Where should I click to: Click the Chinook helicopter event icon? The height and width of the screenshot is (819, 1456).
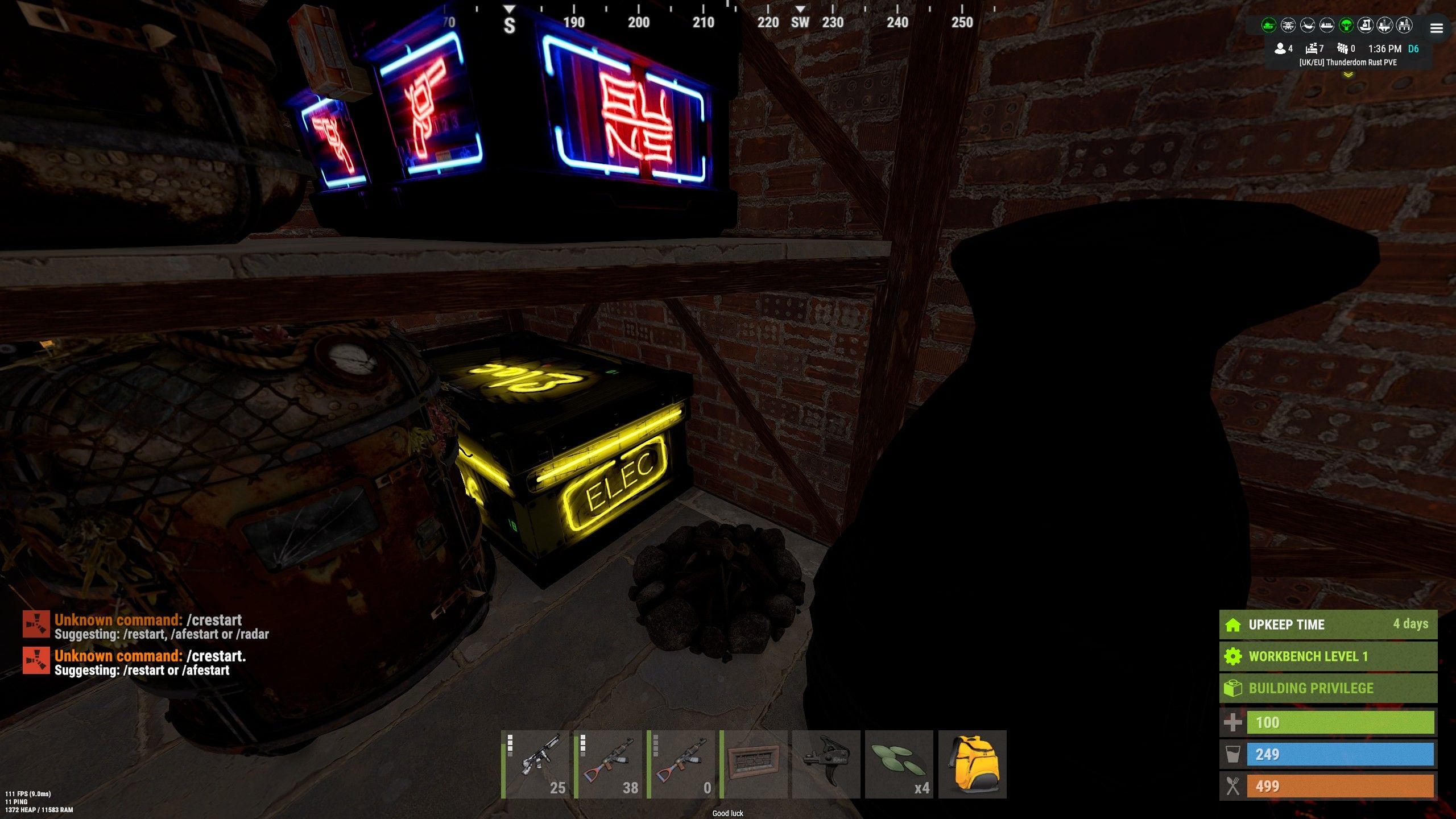(1307, 26)
